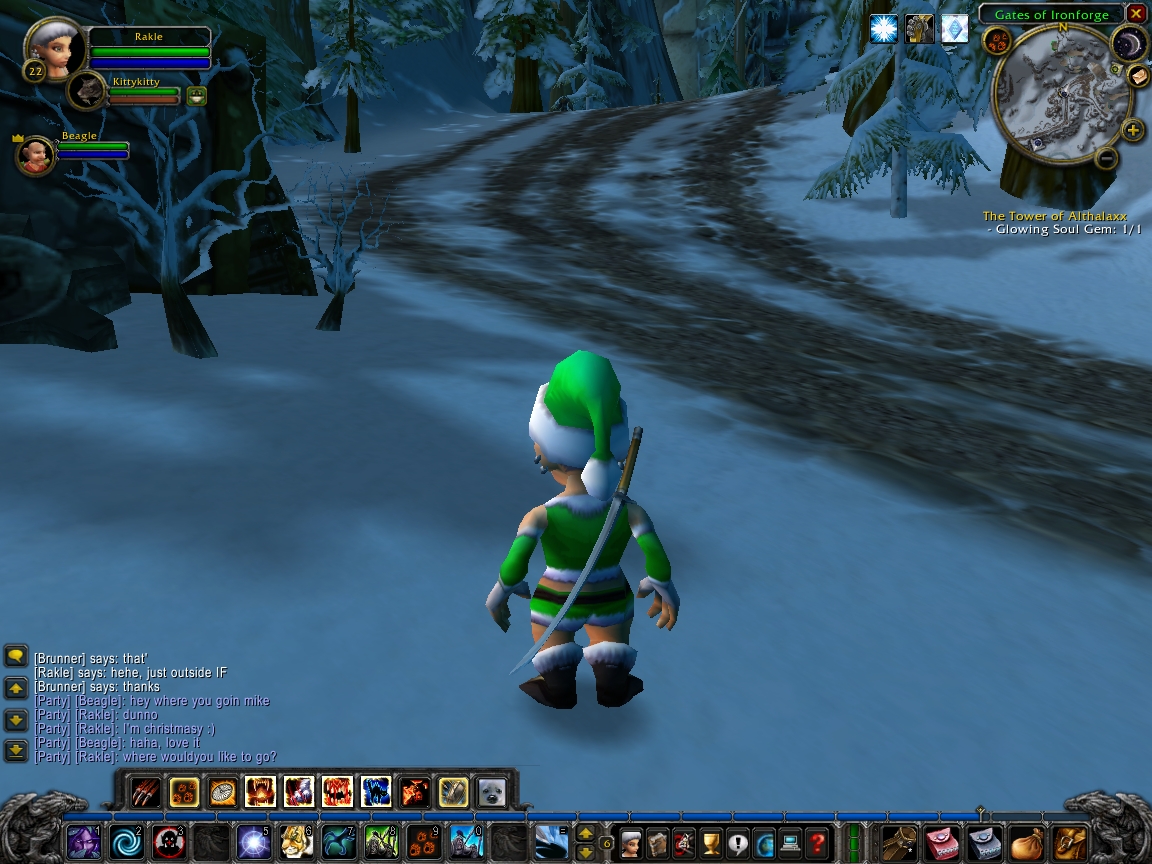Use the claw attack pet ability
The height and width of the screenshot is (864, 1152).
pos(146,792)
